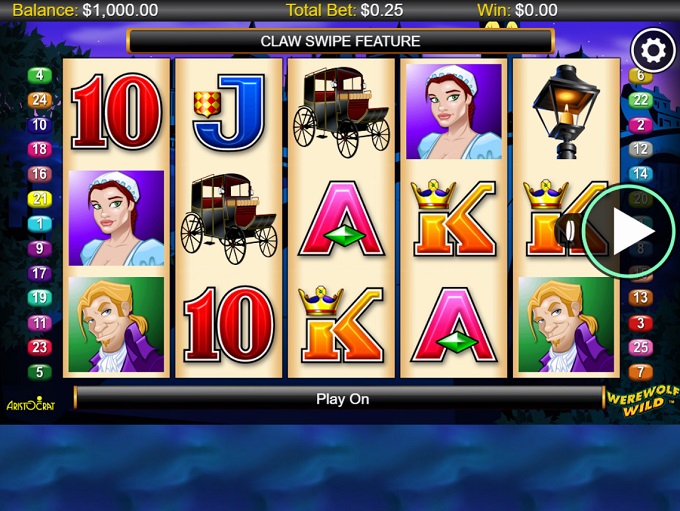680x511 pixels.
Task: Choose the yellow payline 21 marker
Action: tap(40, 199)
